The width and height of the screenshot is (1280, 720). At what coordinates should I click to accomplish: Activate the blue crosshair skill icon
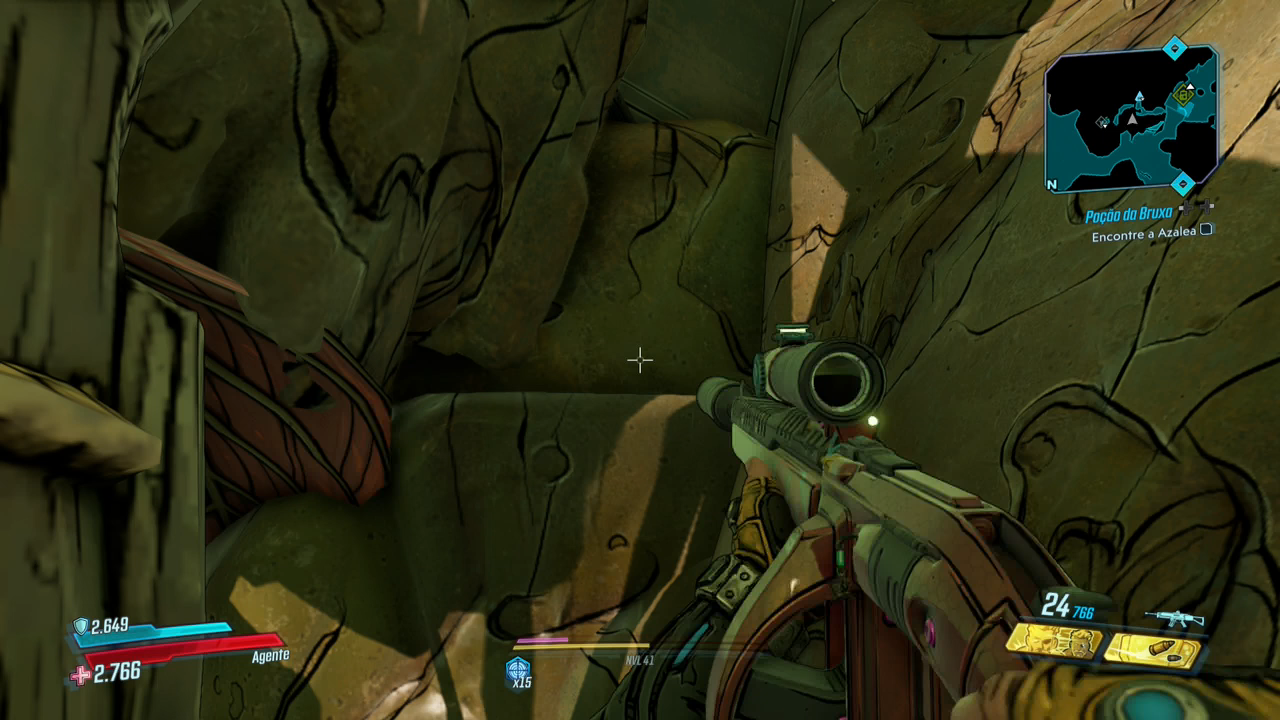(x=518, y=669)
